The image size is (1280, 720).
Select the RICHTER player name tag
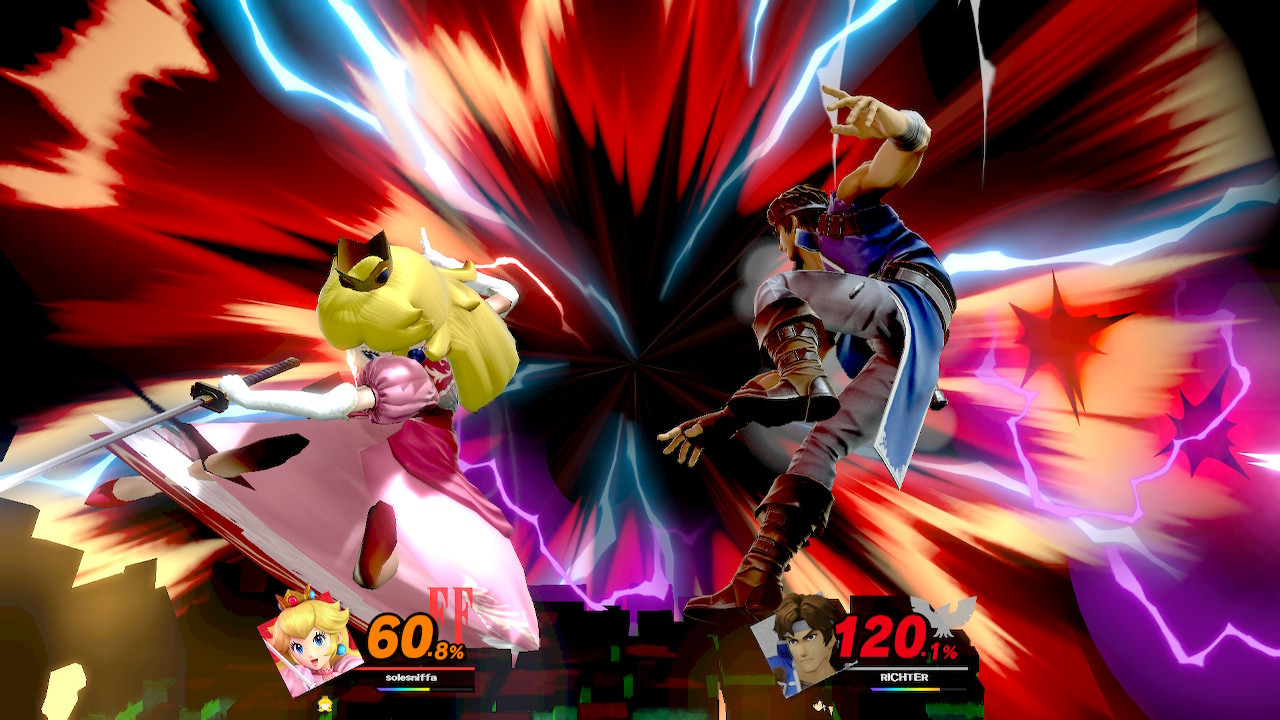point(903,678)
